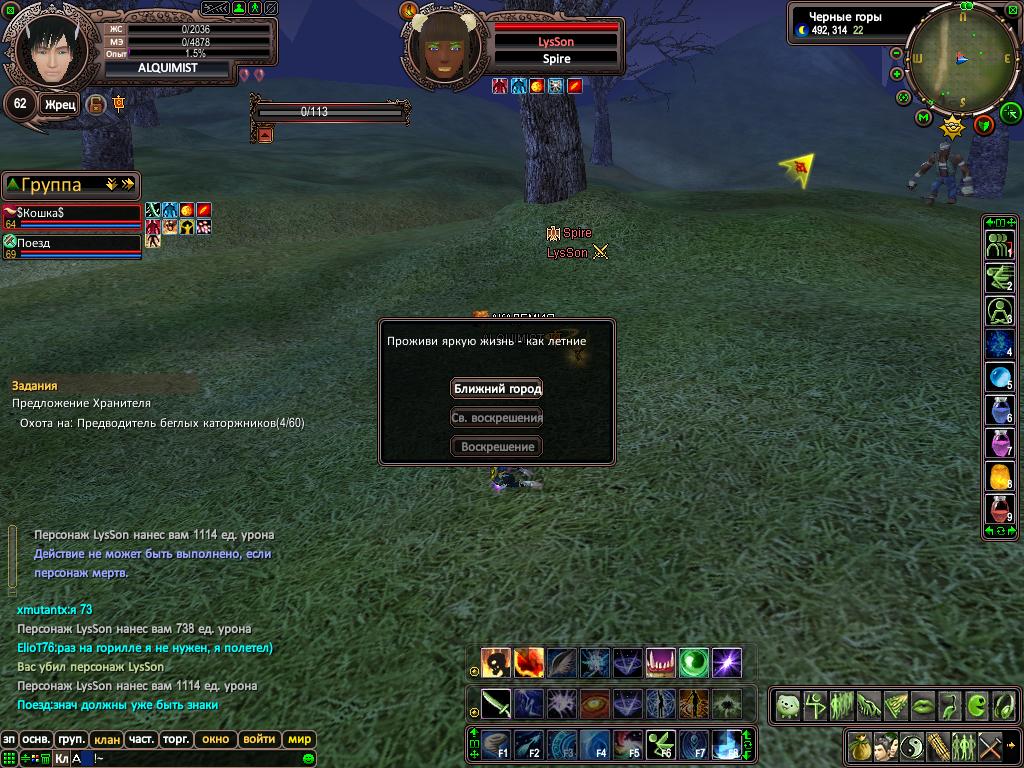Click the chat message input field
This screenshot has height=768, width=1024.
pos(200,758)
